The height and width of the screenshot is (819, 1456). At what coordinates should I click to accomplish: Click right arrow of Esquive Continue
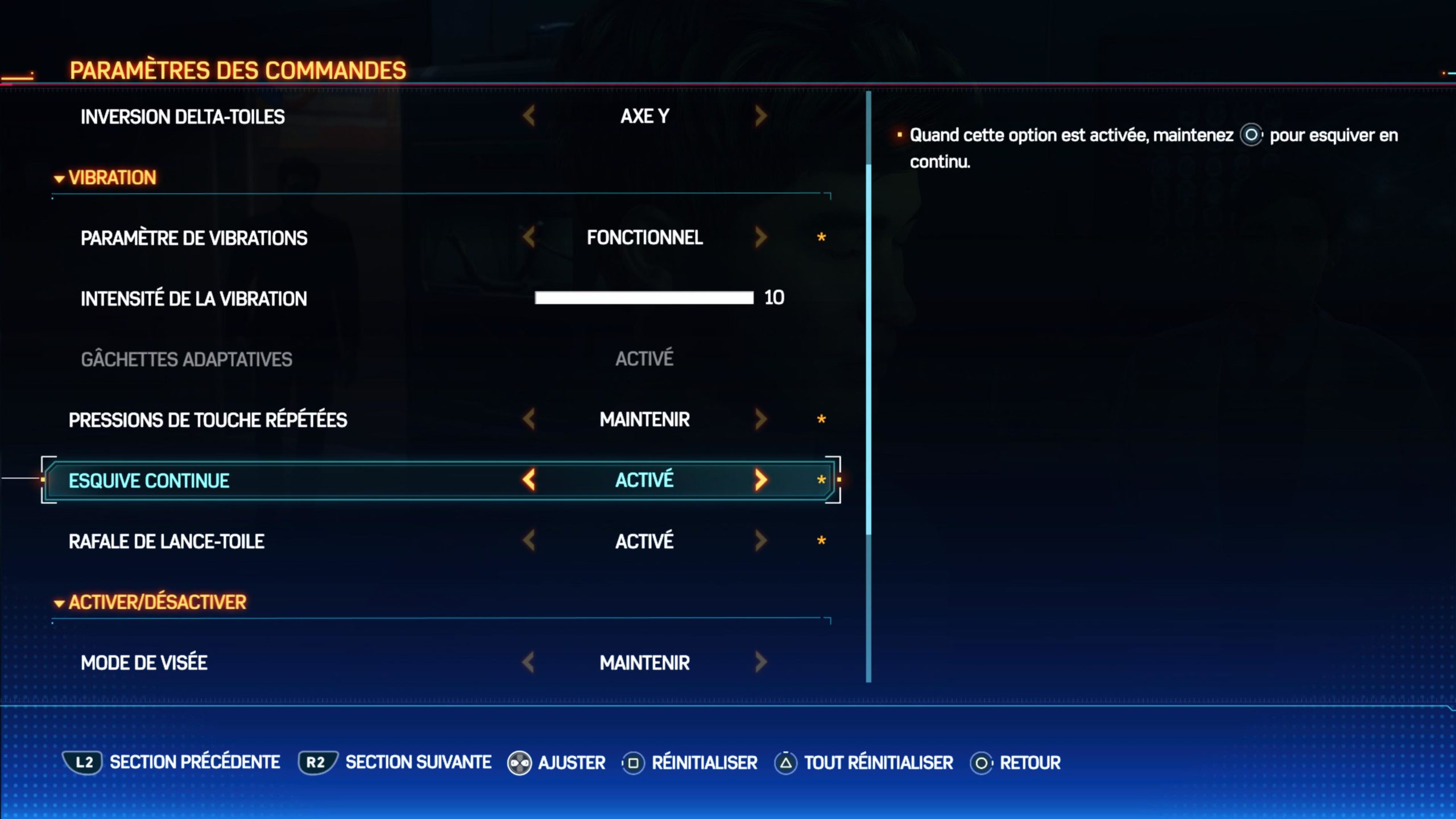(x=761, y=480)
